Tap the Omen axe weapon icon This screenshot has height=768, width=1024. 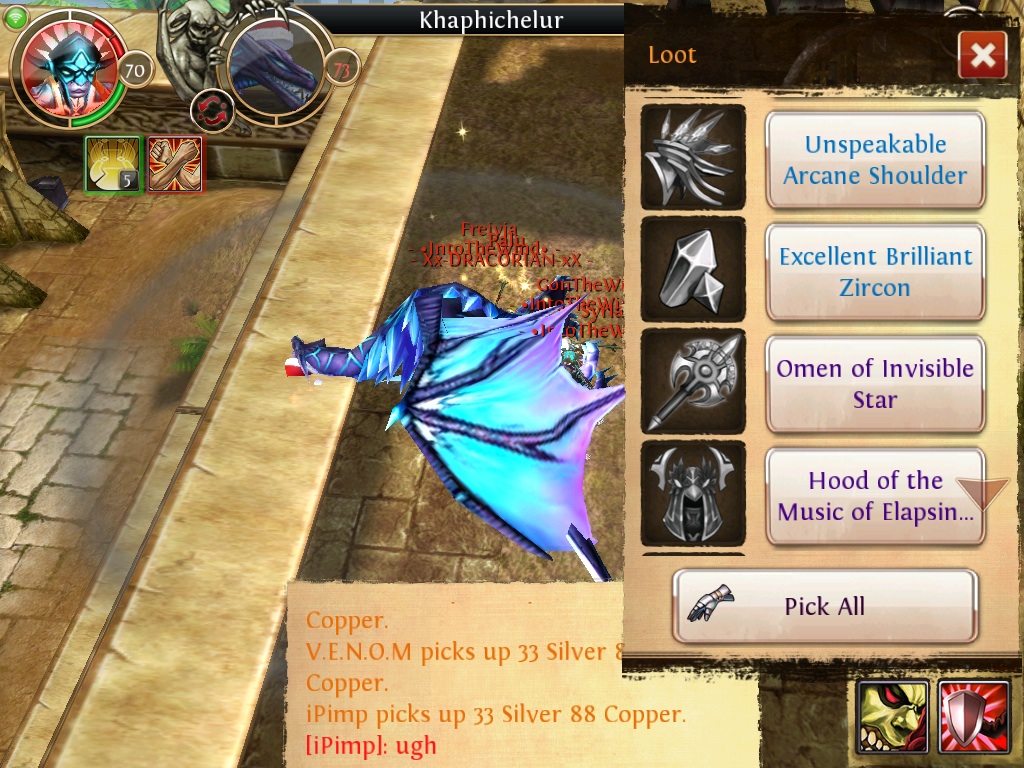point(692,382)
